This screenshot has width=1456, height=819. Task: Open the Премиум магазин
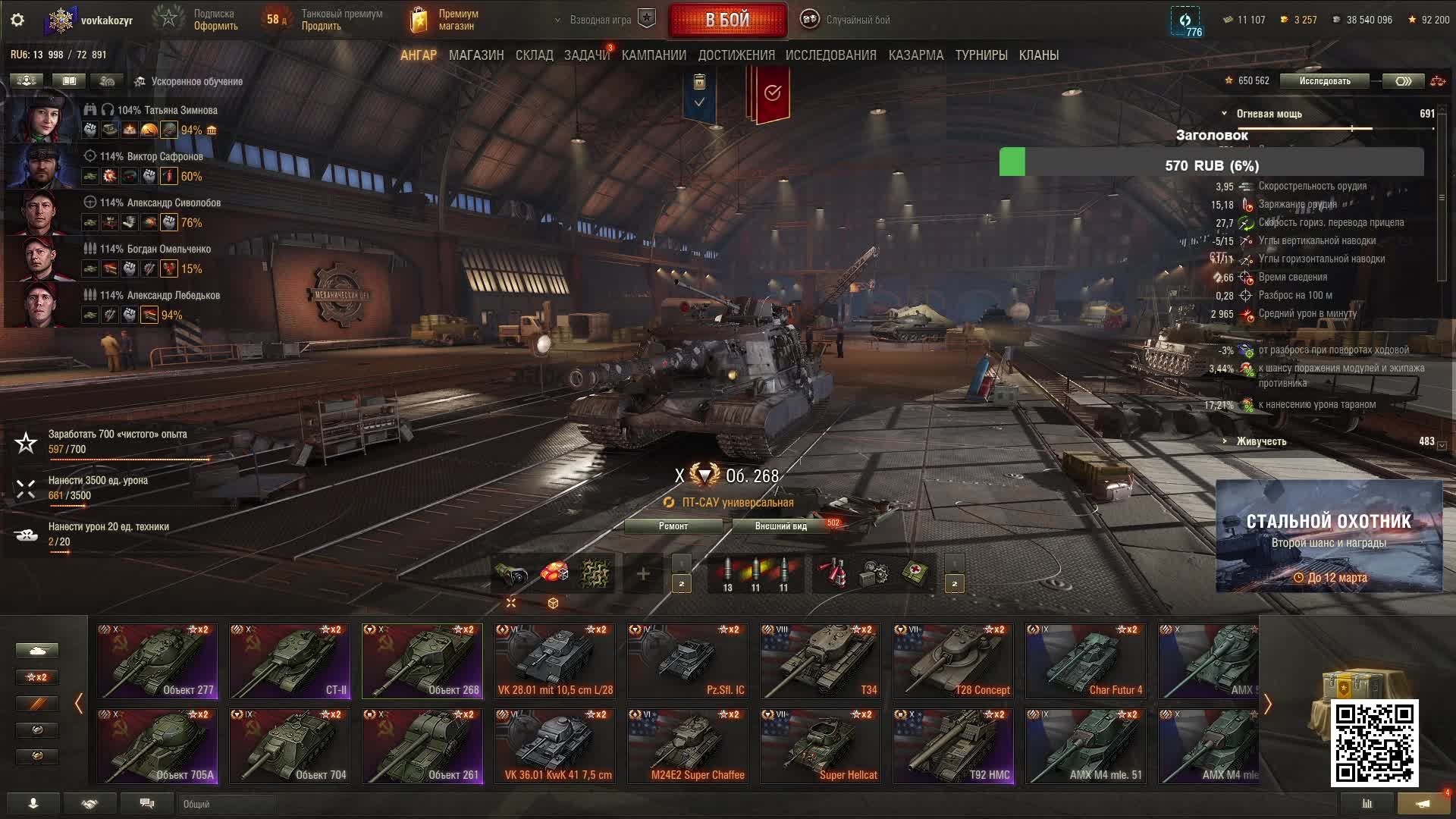[445, 20]
